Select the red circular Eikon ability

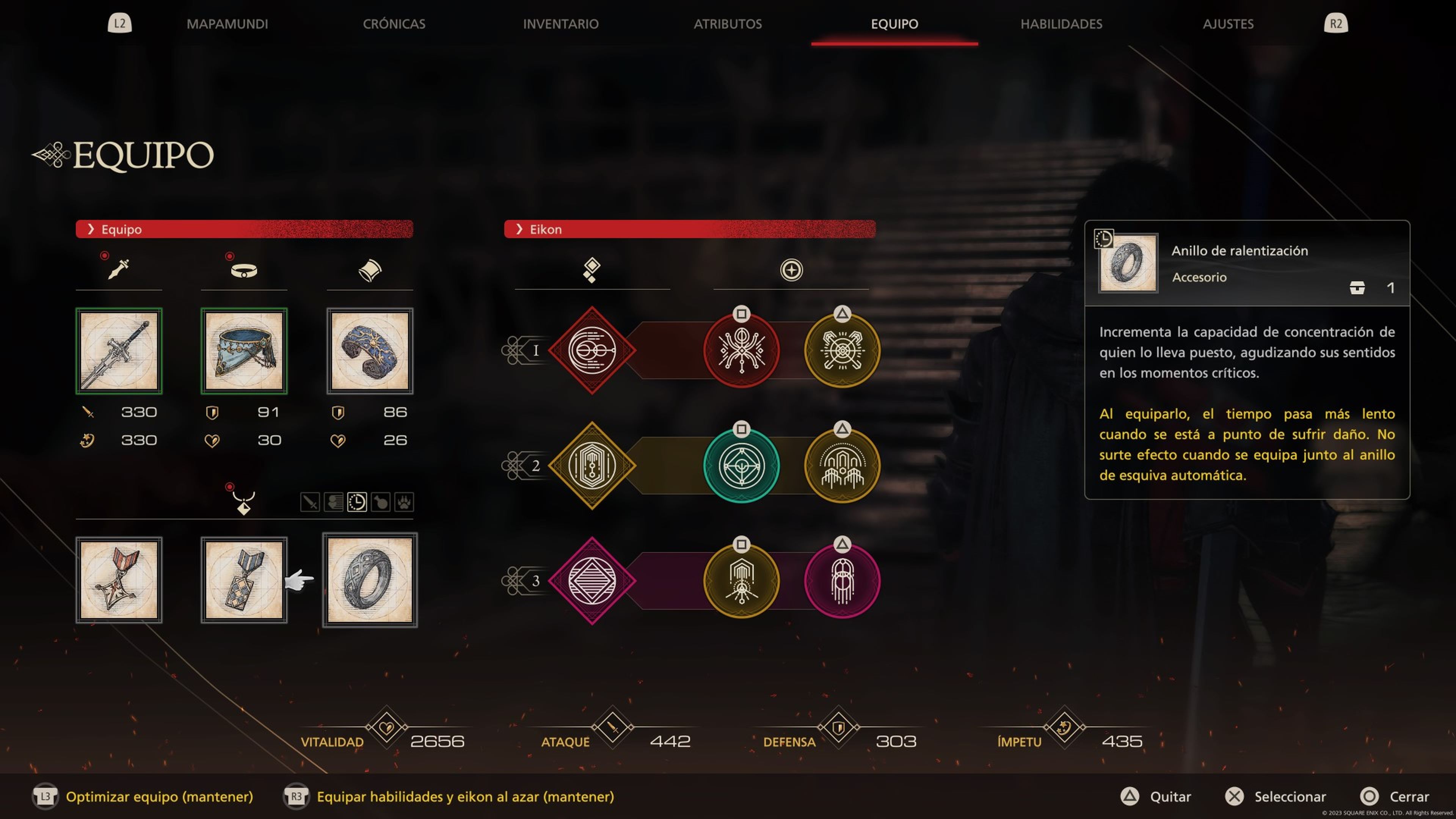[741, 350]
